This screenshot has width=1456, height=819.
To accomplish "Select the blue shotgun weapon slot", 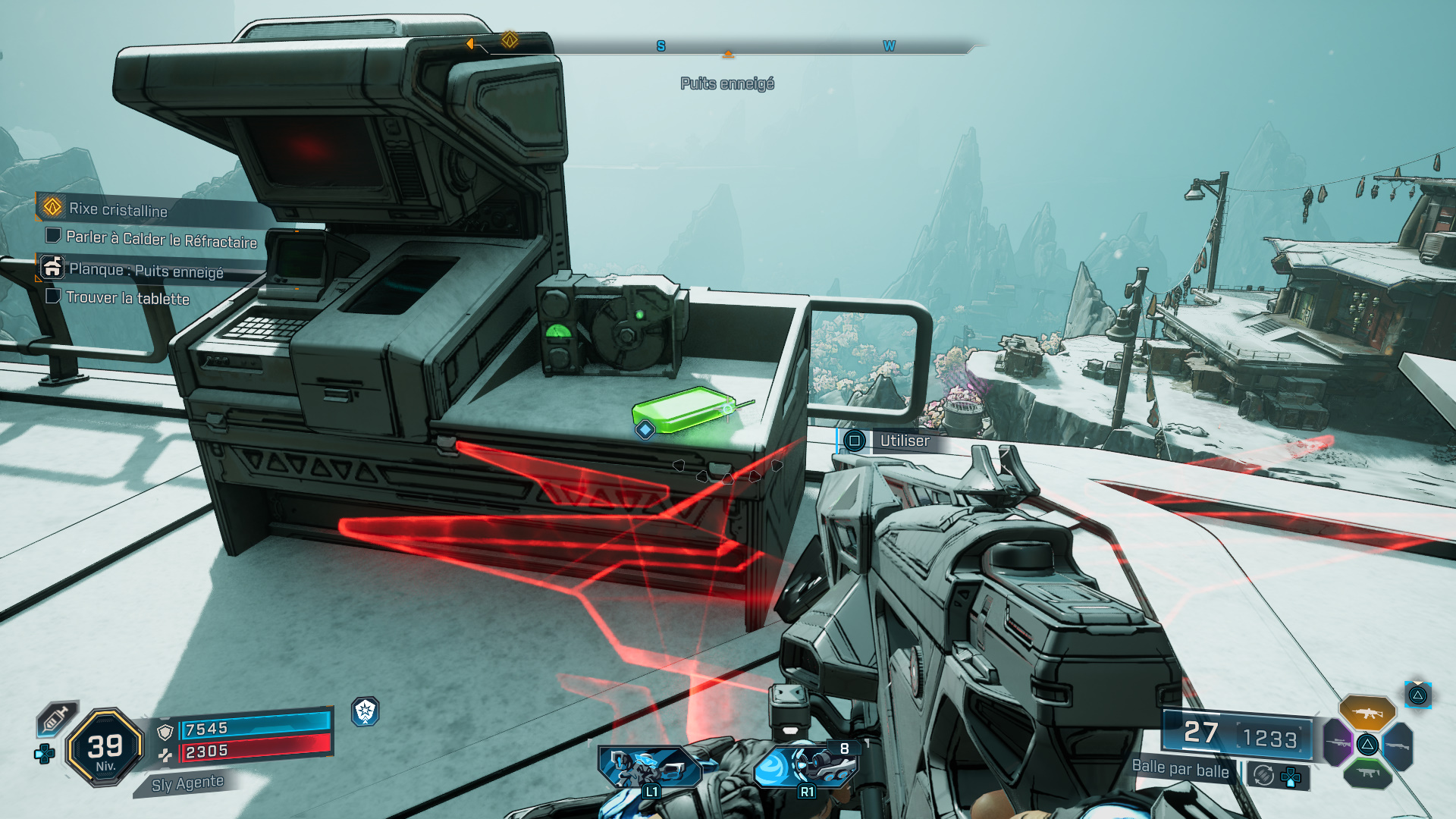I will pos(1399,746).
